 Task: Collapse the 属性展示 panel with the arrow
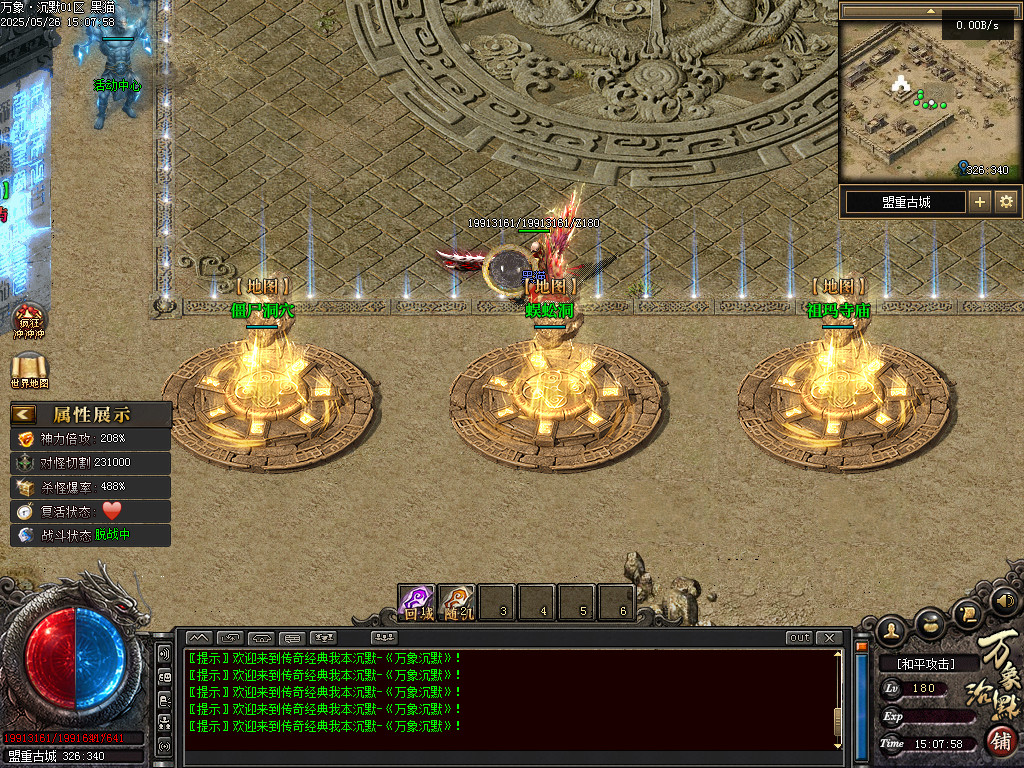24,414
